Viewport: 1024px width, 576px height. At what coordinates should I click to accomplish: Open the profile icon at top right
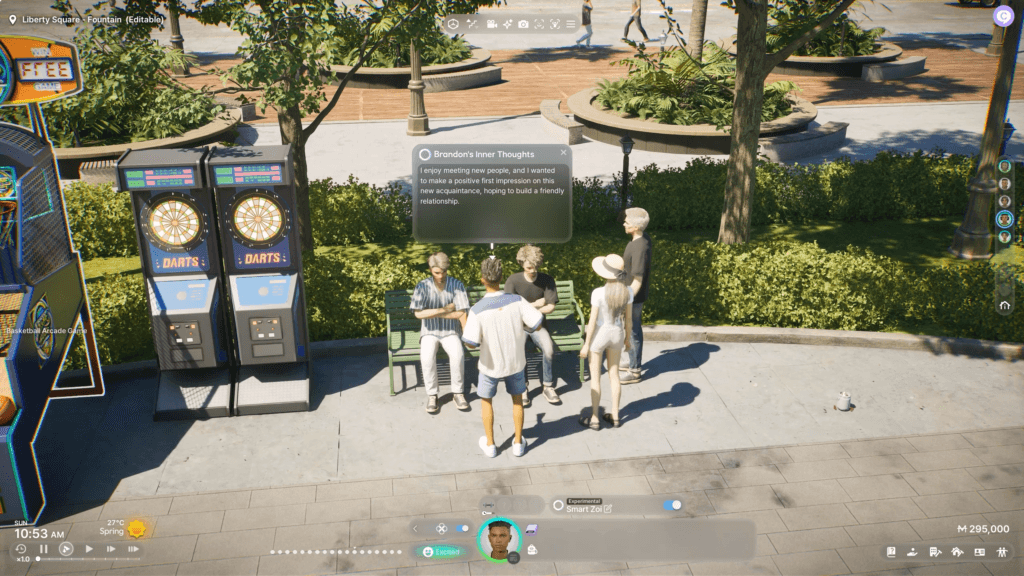point(1003,16)
